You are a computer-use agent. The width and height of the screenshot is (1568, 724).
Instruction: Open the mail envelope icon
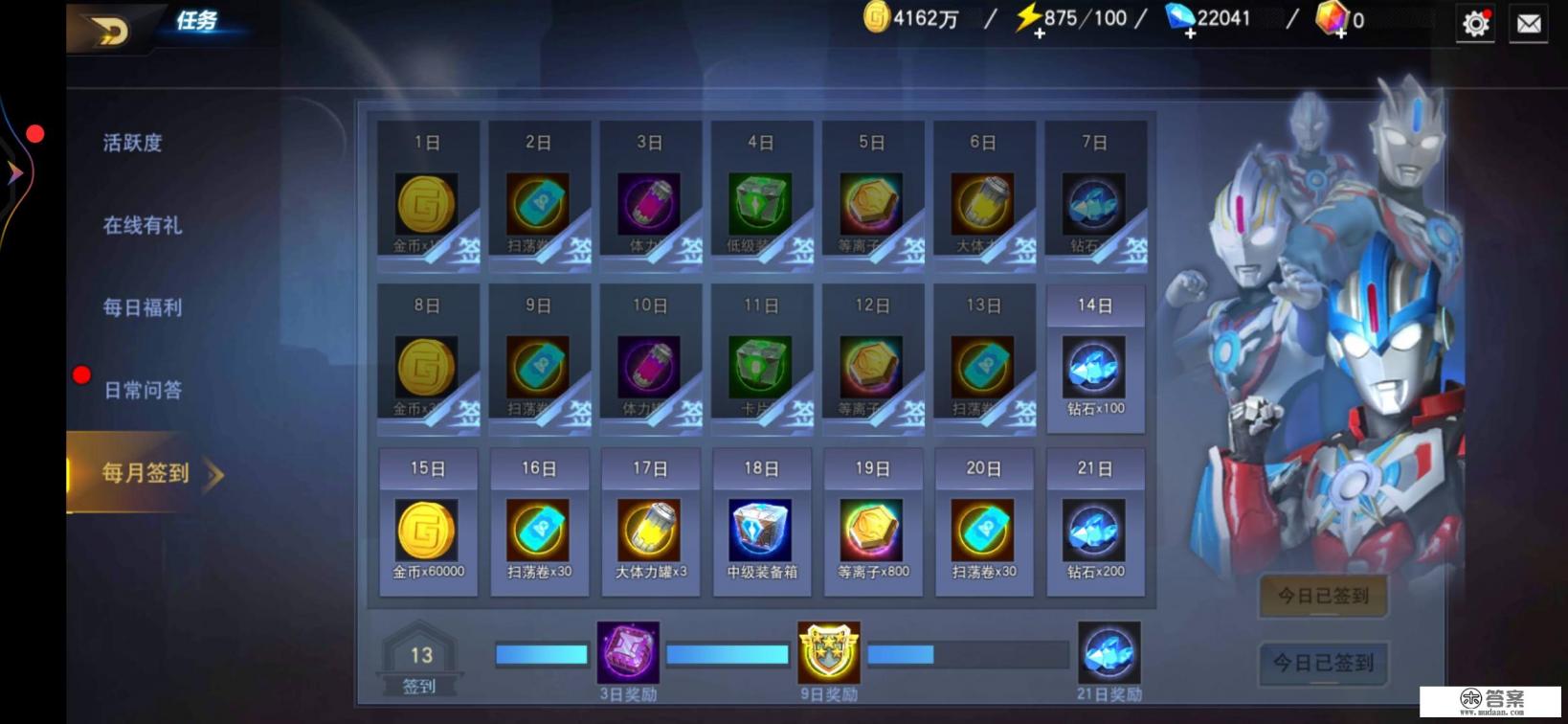coord(1529,24)
